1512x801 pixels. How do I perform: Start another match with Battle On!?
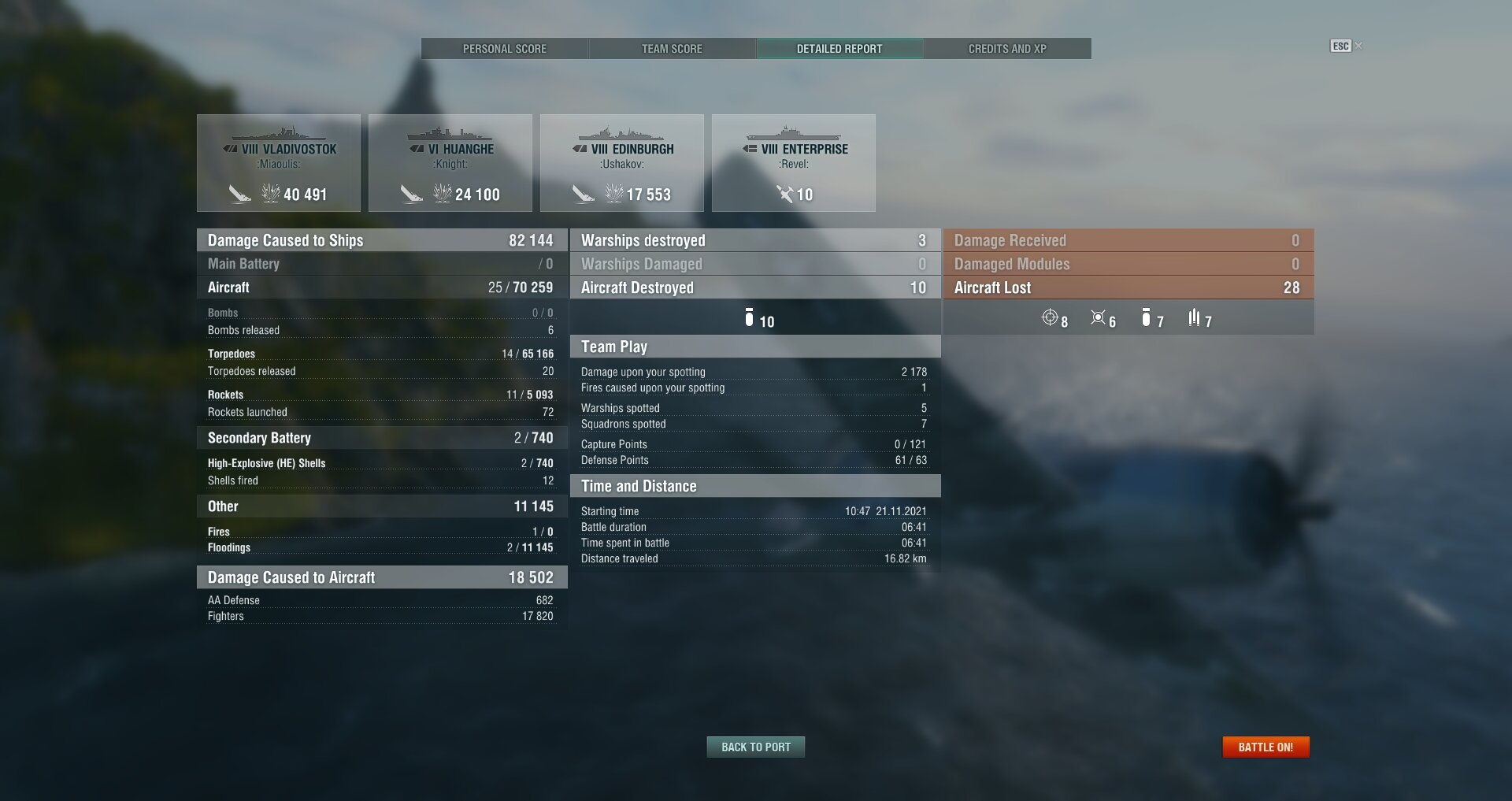tap(1266, 747)
